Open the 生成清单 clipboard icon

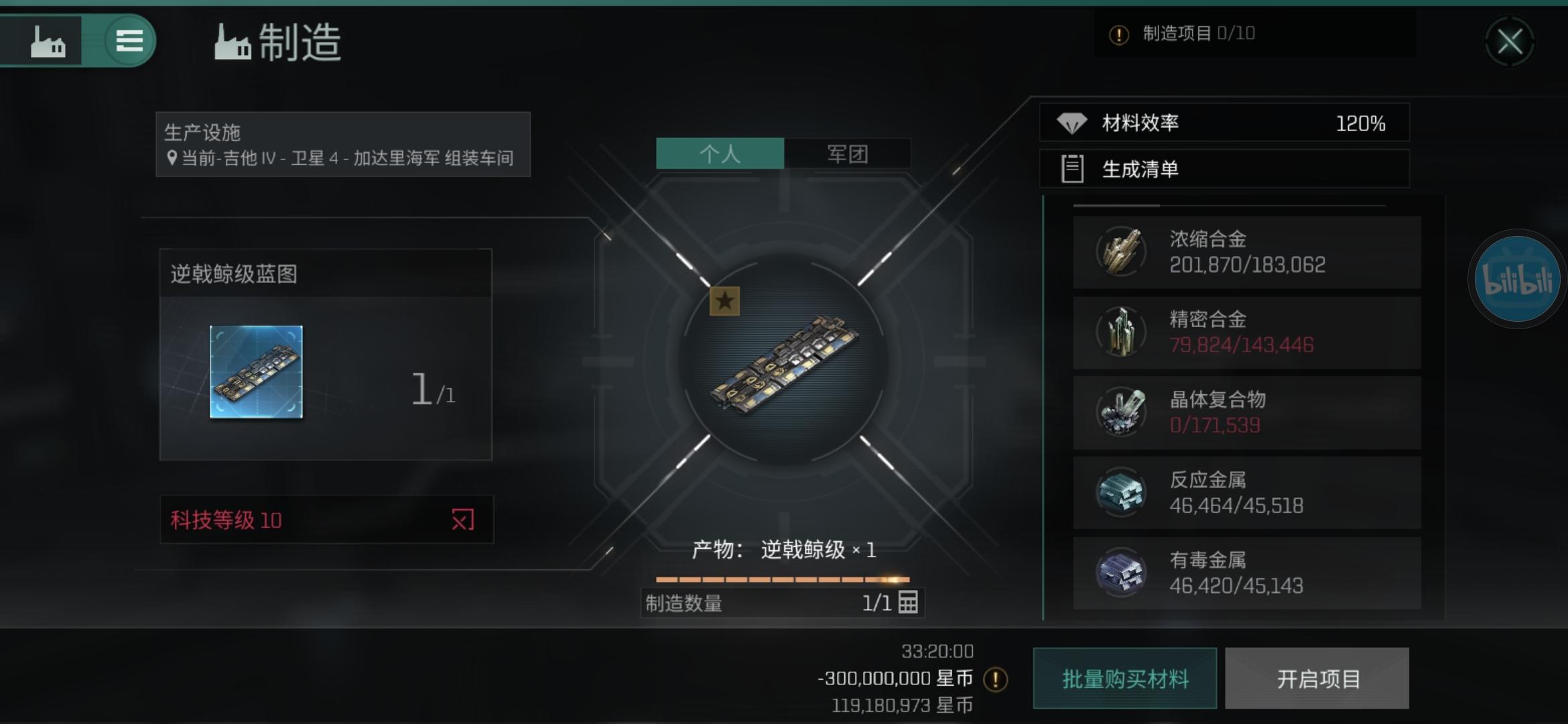1073,170
